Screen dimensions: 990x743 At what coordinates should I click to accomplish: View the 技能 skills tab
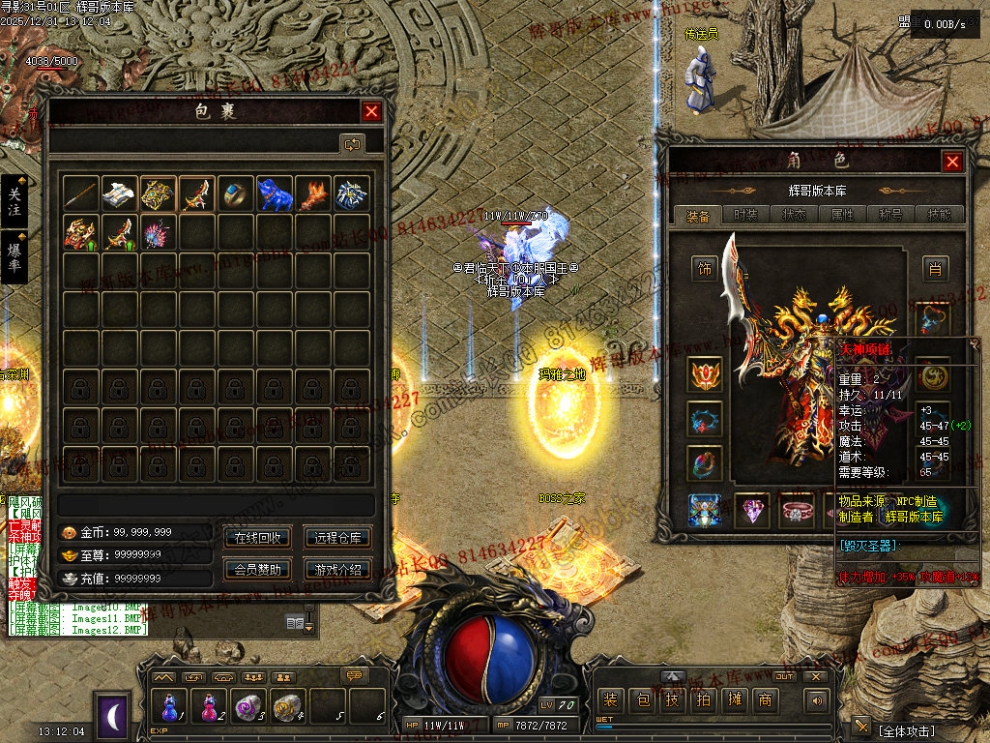click(x=940, y=214)
